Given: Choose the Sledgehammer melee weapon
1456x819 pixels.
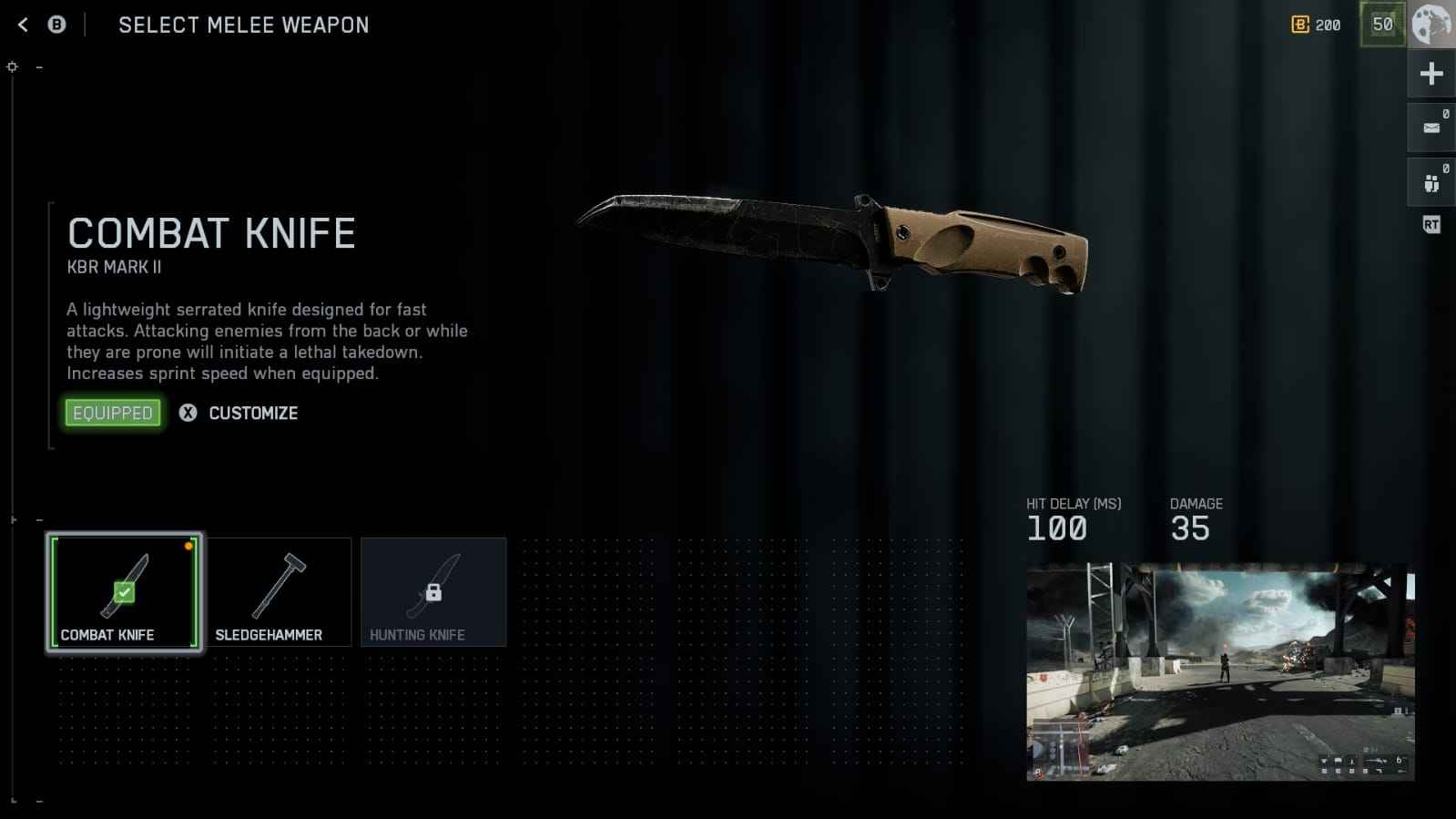Looking at the screenshot, I should coord(279,592).
